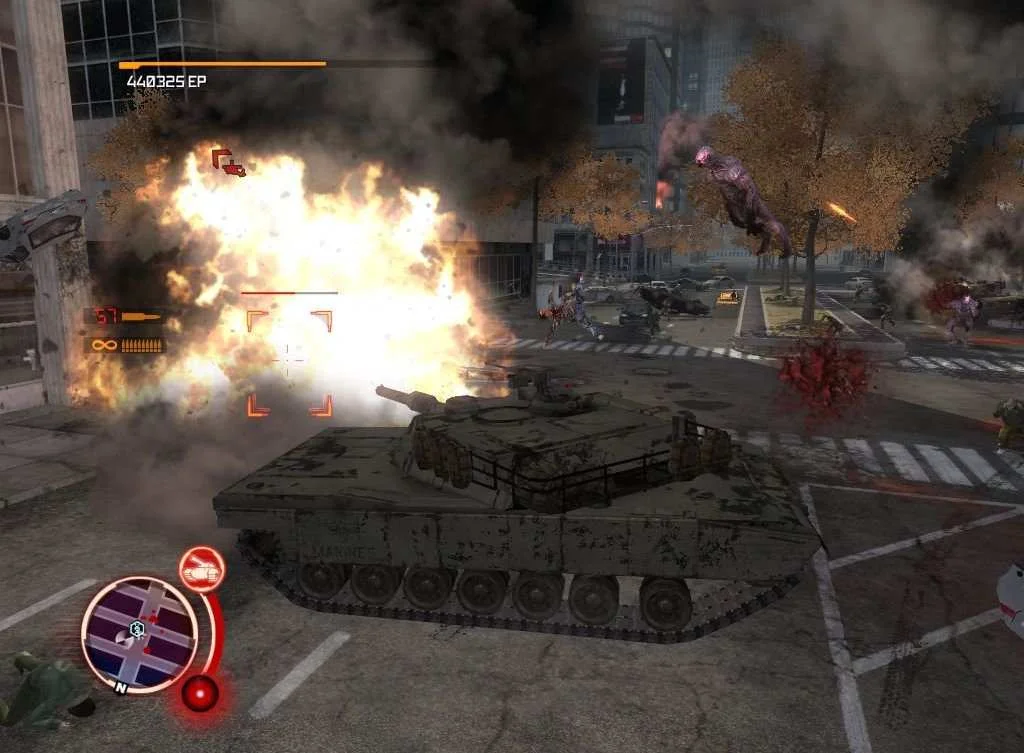Viewport: 1024px width, 753px height.
Task: Click the red tank vehicle icon
Action: pyautogui.click(x=201, y=569)
